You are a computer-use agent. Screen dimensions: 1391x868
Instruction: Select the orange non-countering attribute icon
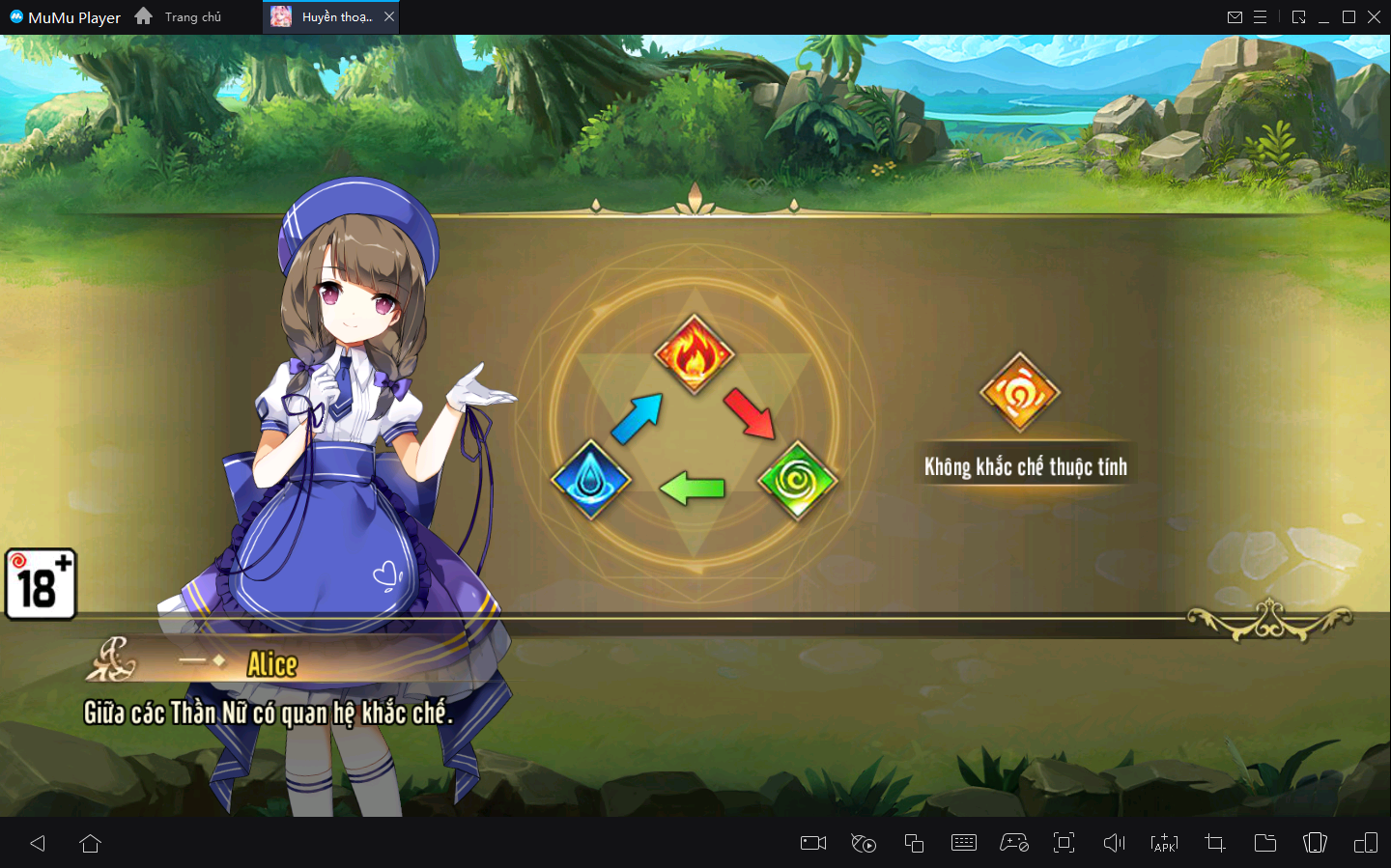(x=1019, y=392)
